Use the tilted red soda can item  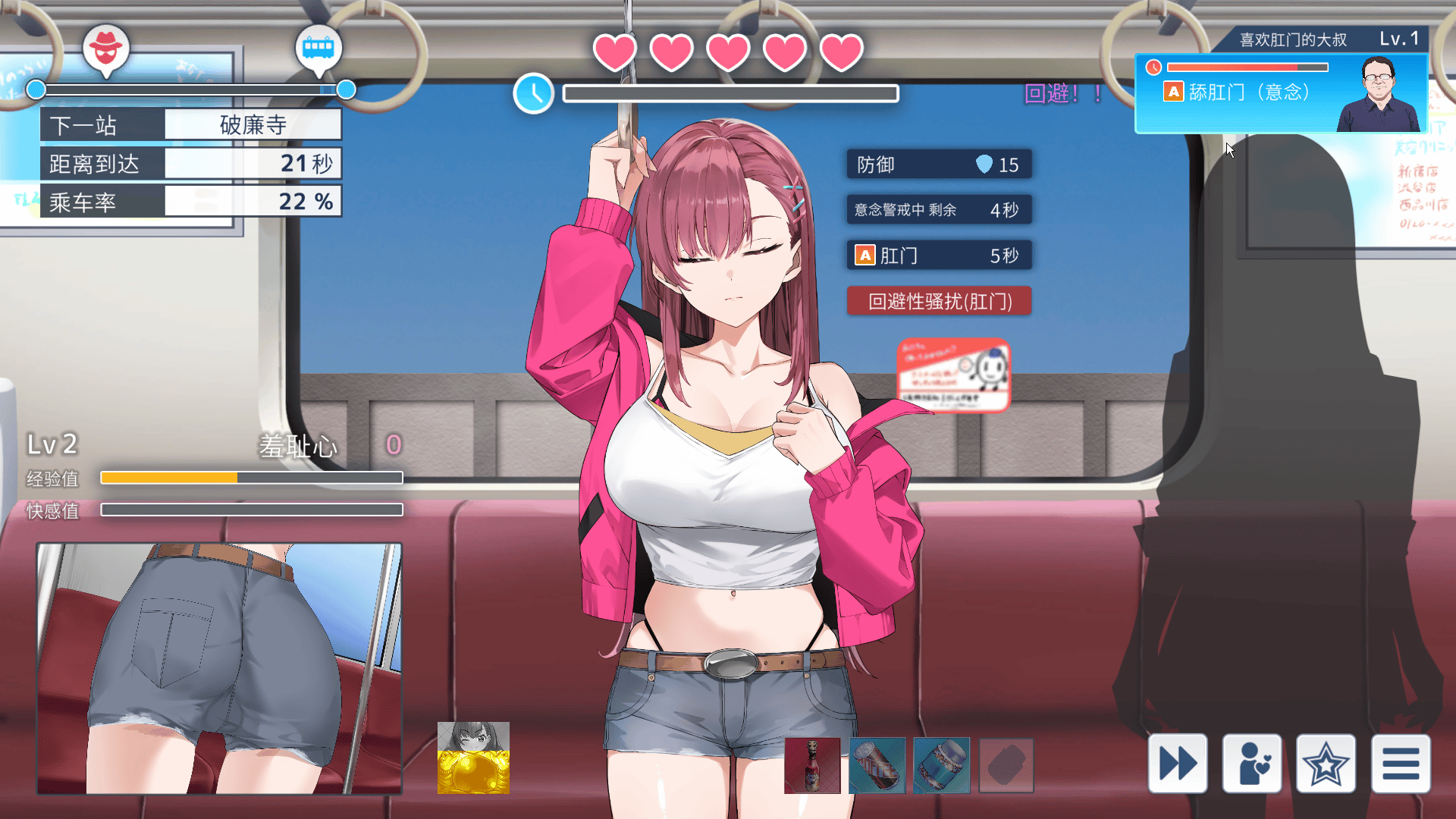(877, 765)
